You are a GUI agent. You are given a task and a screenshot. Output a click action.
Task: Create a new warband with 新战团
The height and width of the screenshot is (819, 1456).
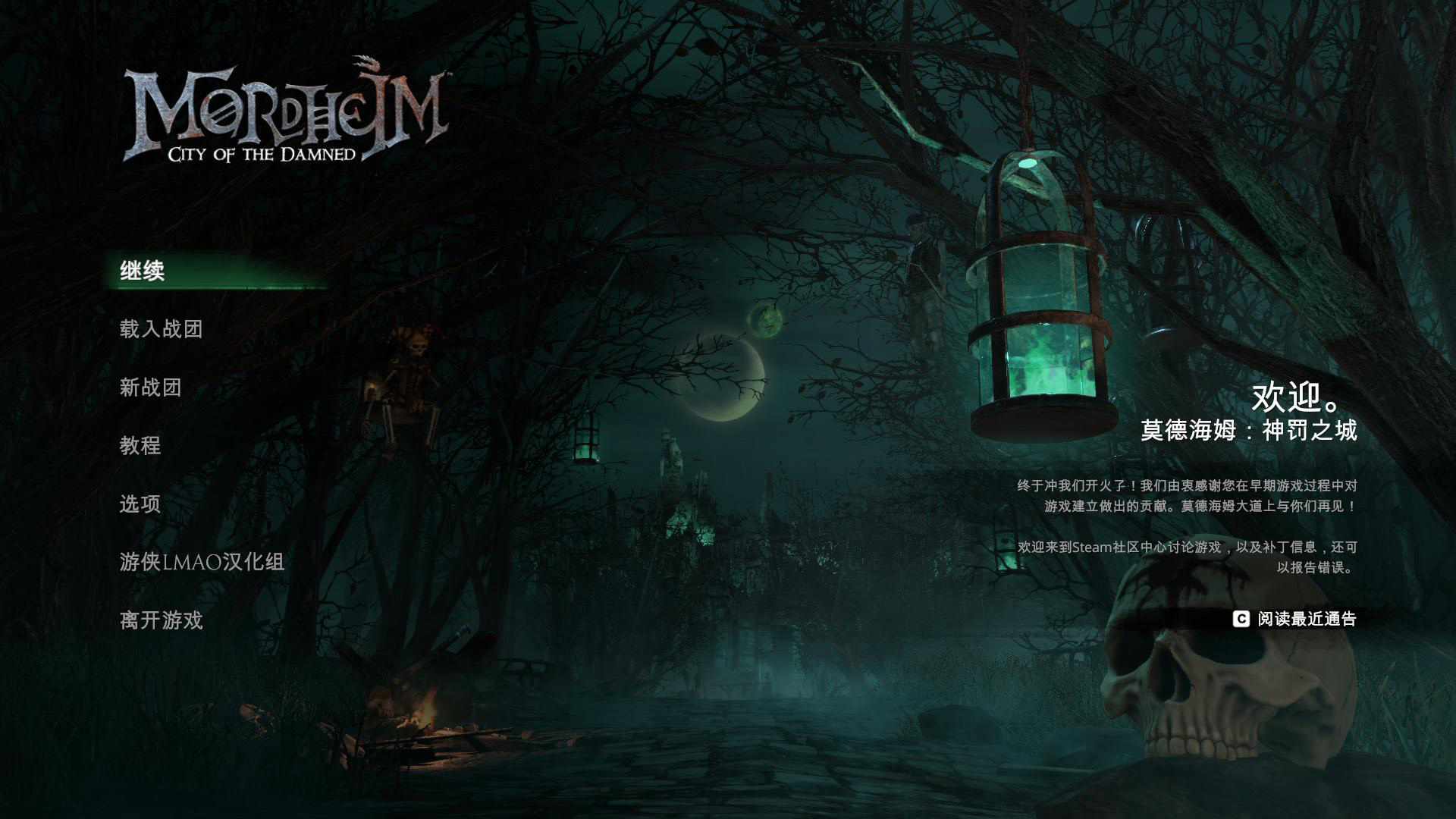pos(150,388)
